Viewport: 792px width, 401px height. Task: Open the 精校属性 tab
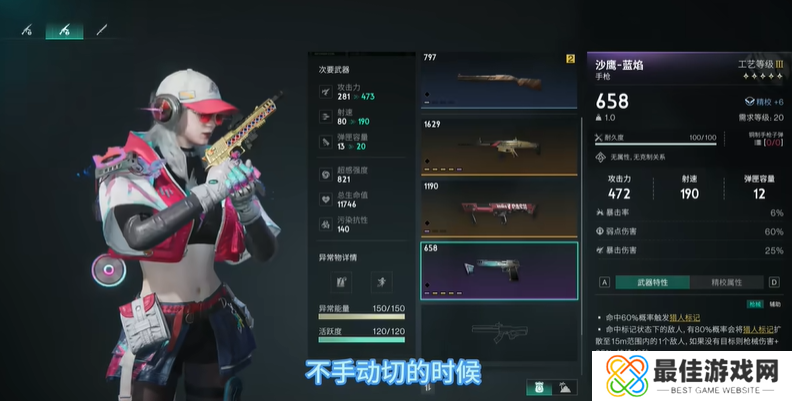(730, 283)
